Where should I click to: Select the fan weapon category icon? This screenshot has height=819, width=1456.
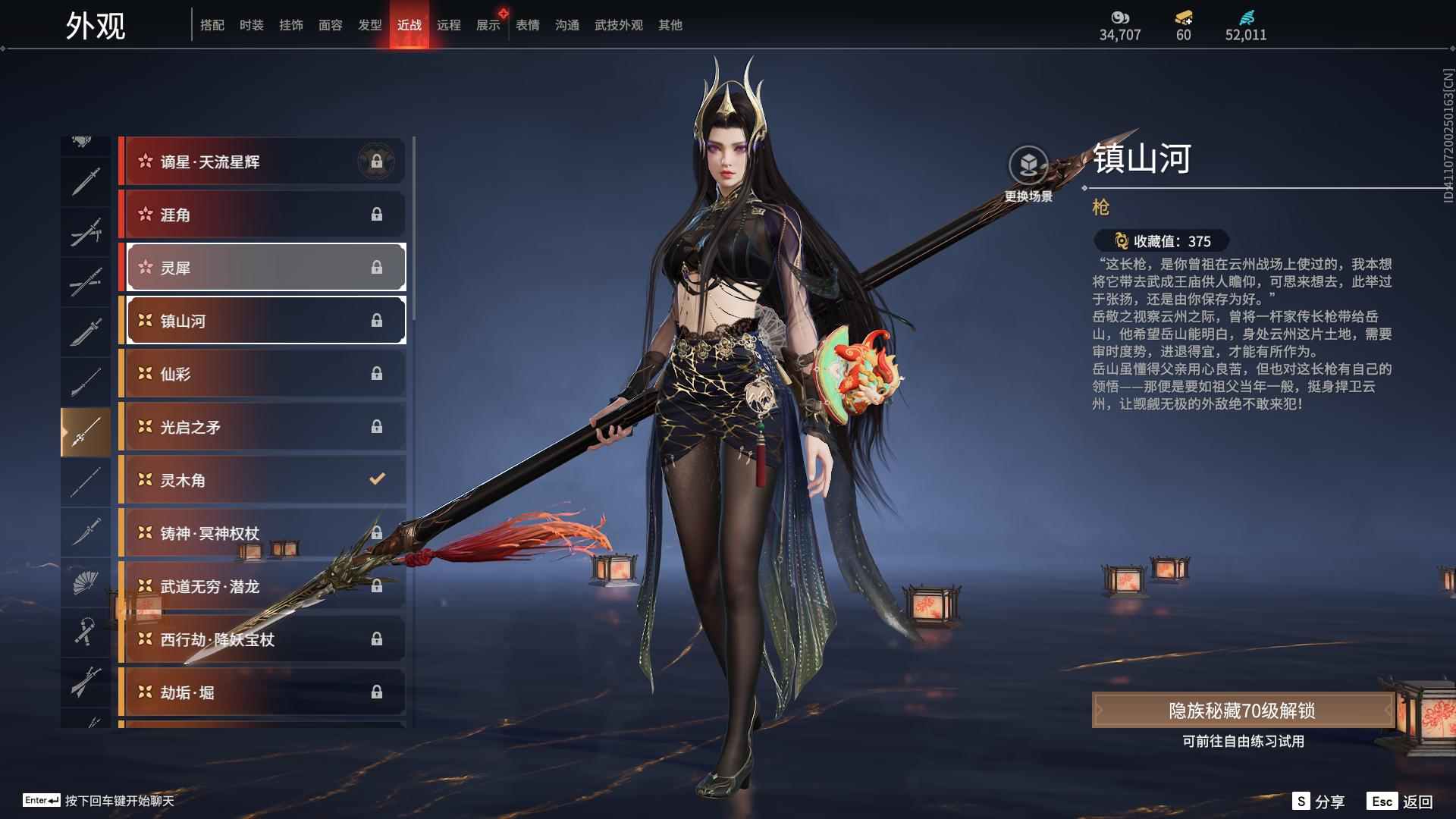click(86, 582)
